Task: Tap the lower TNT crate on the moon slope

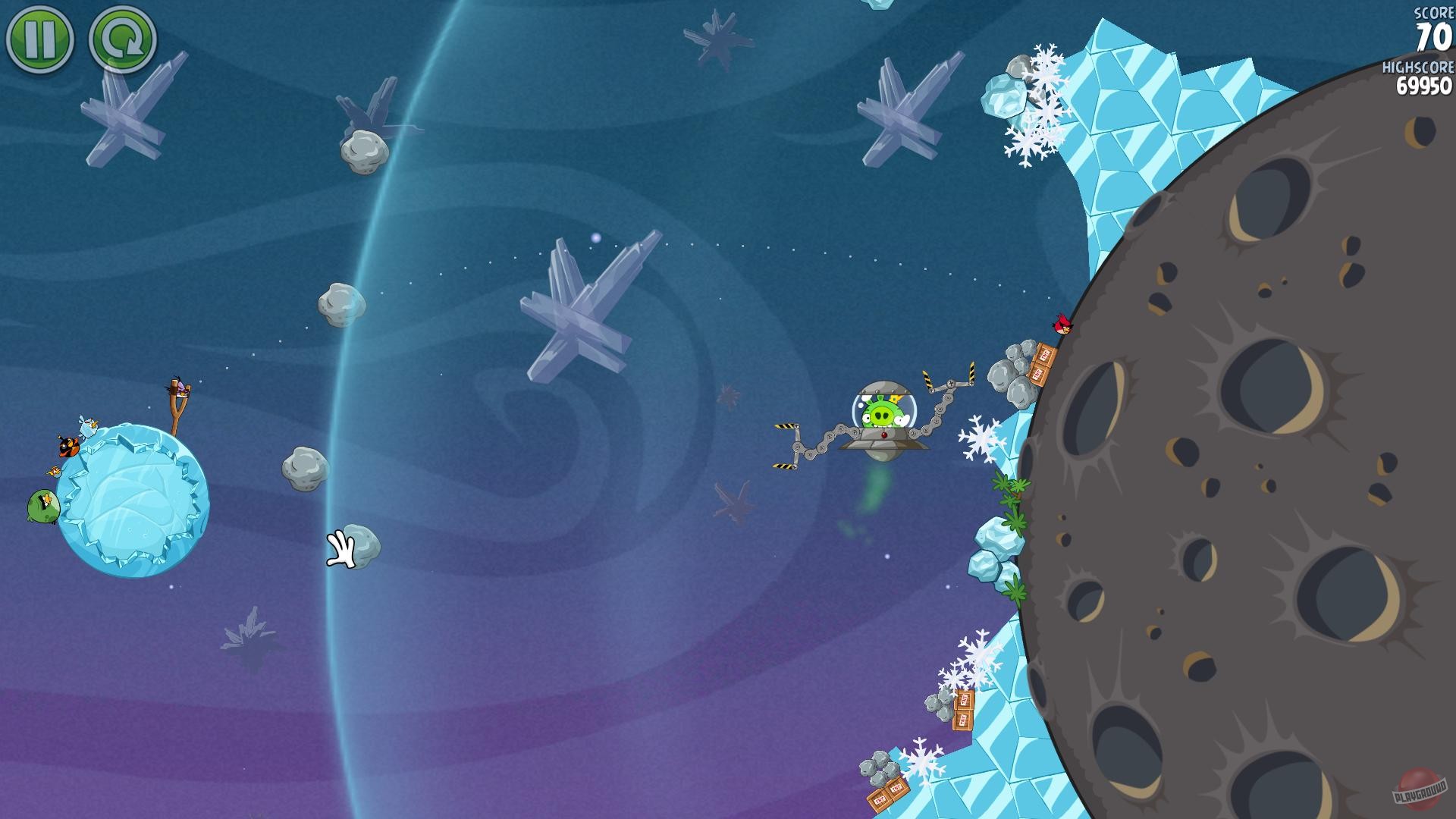Action: [1039, 375]
